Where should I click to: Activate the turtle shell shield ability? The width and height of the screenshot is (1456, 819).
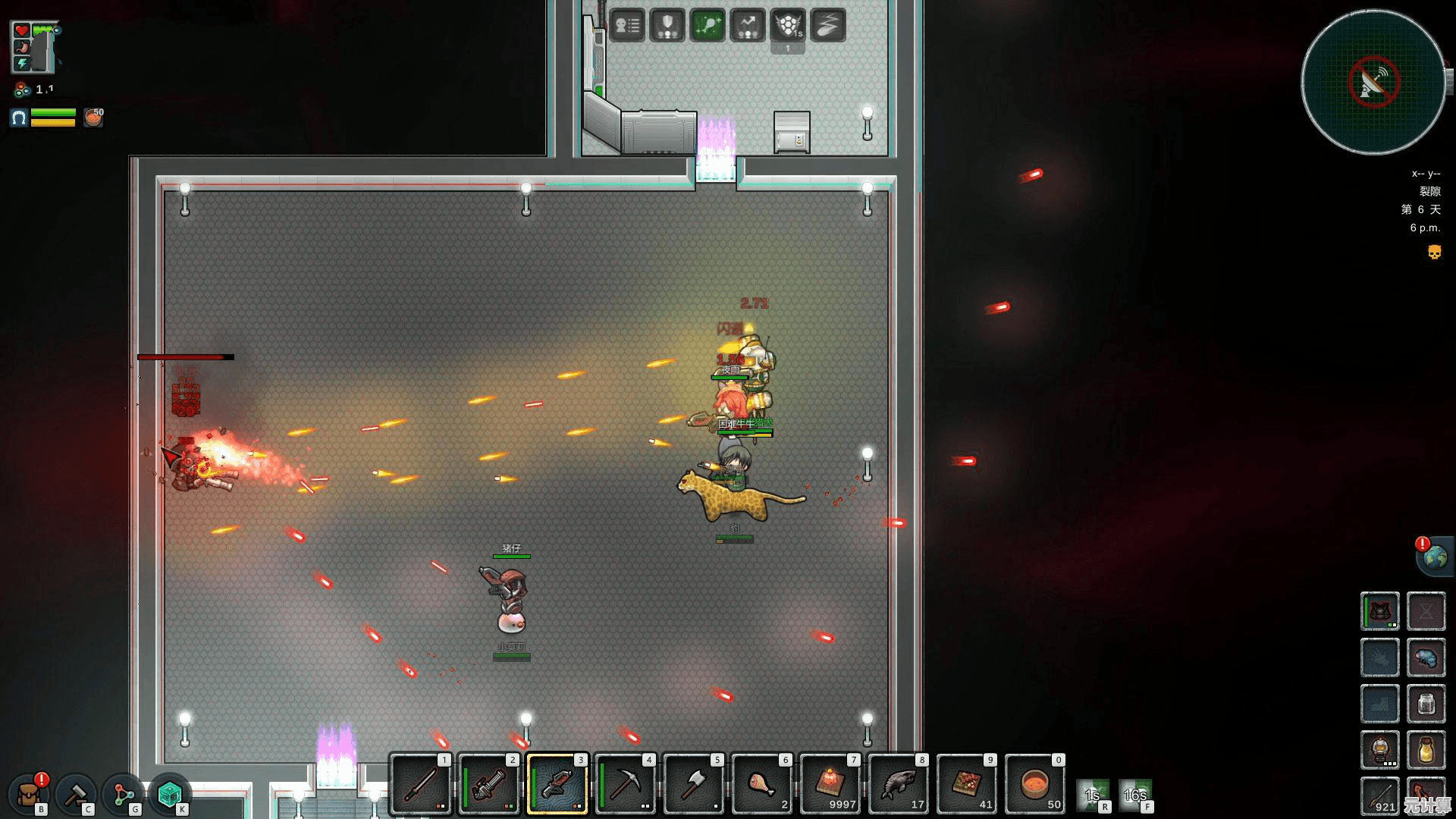coord(788,26)
